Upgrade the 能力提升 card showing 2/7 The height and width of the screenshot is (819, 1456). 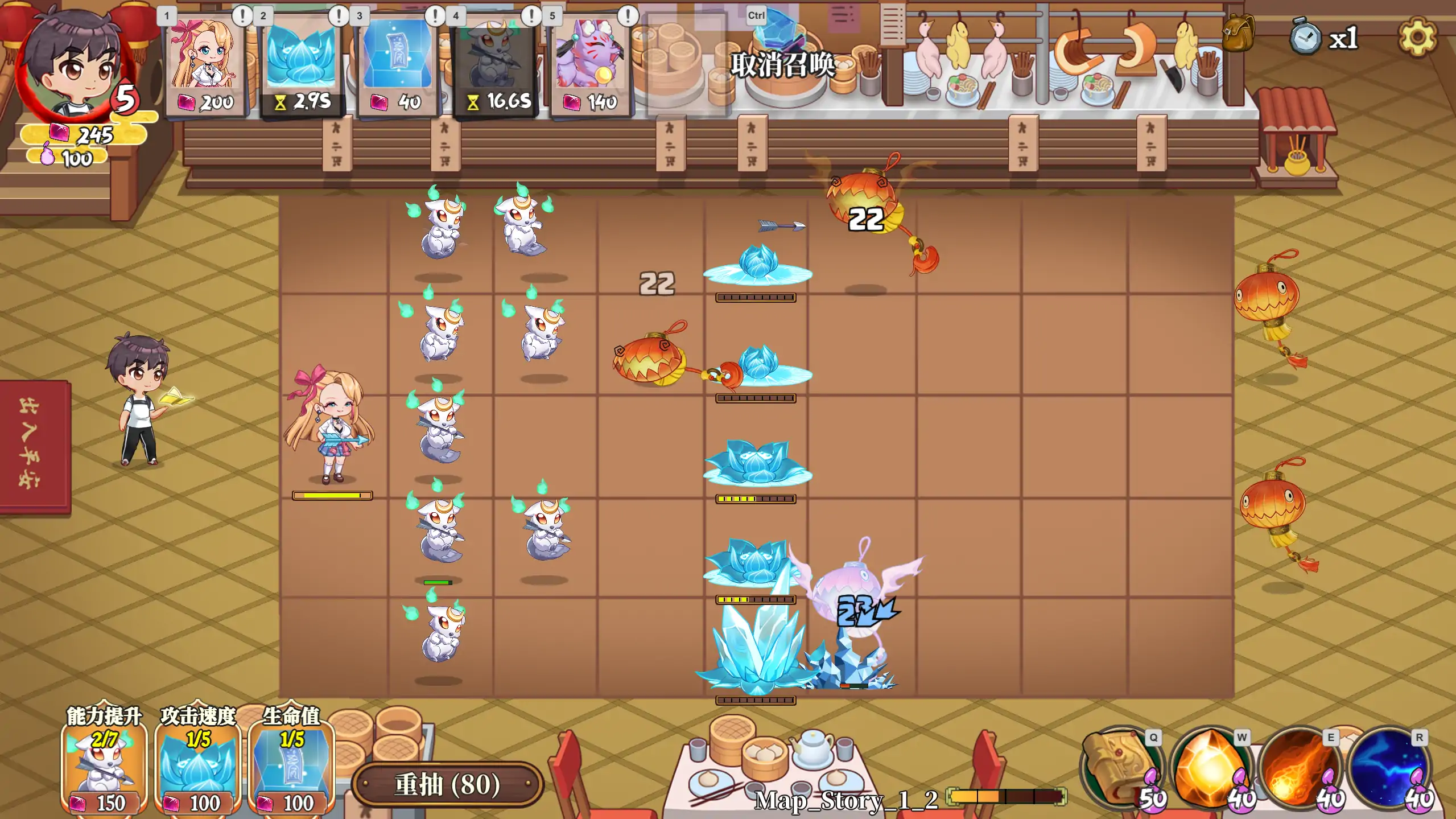(104, 768)
